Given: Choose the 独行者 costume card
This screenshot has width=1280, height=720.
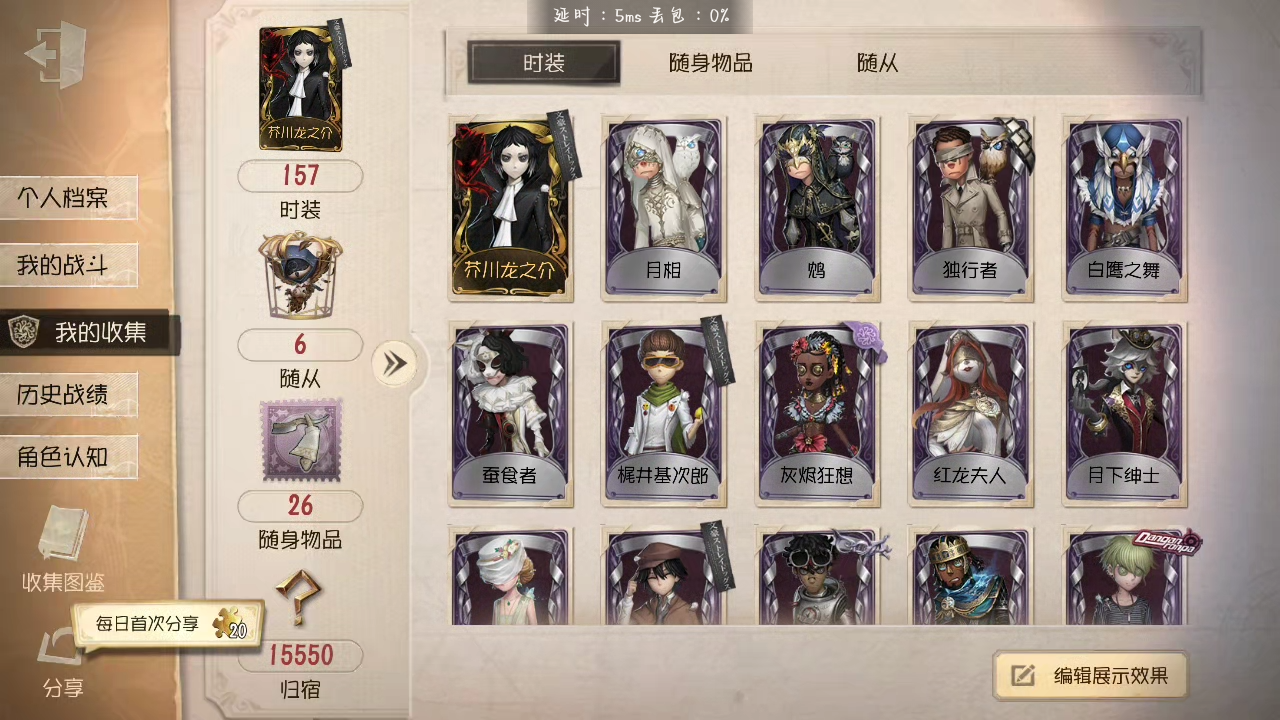Looking at the screenshot, I should pos(970,208).
